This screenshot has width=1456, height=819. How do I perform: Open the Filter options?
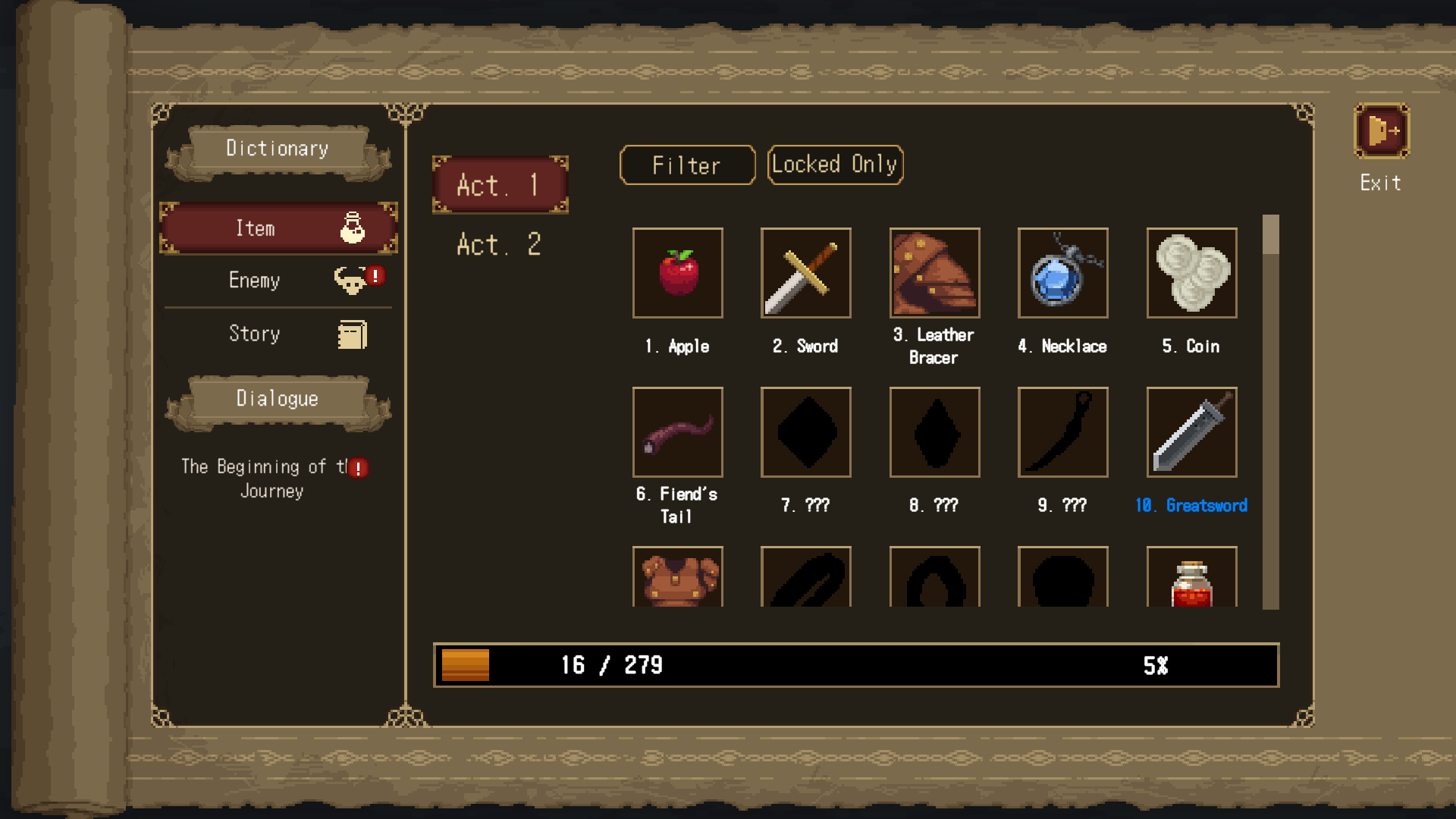click(x=687, y=165)
